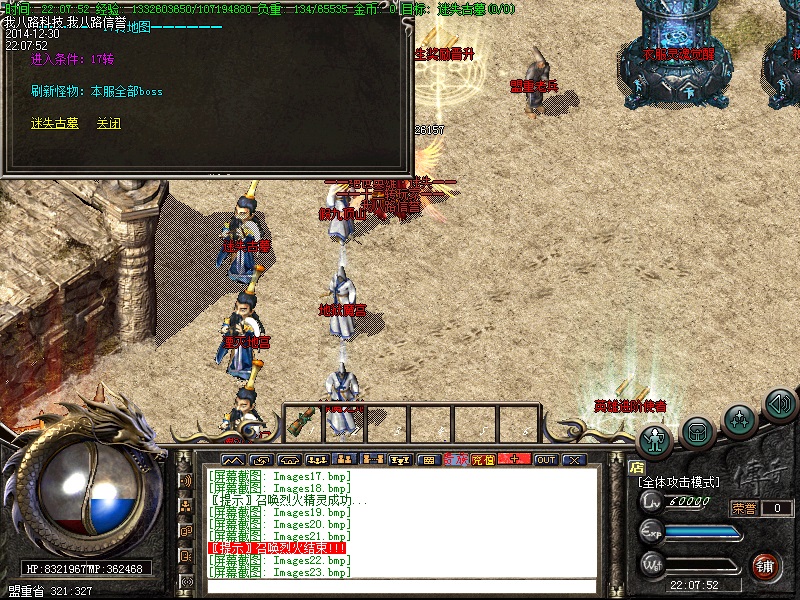Open the character figure round button
This screenshot has width=800, height=600.
(x=655, y=439)
